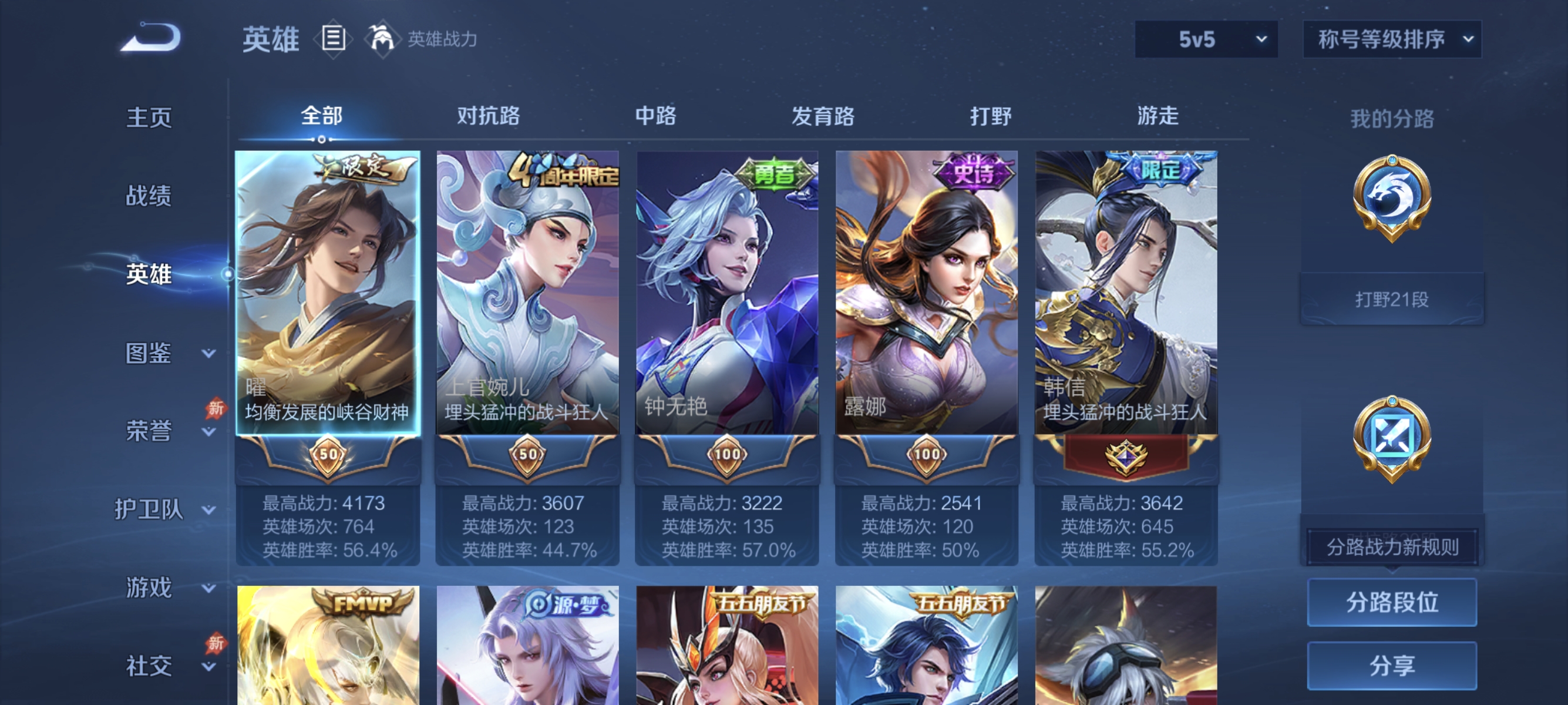Select the 上官婉儿 hero card
Viewport: 1568px width, 705px height.
click(527, 292)
